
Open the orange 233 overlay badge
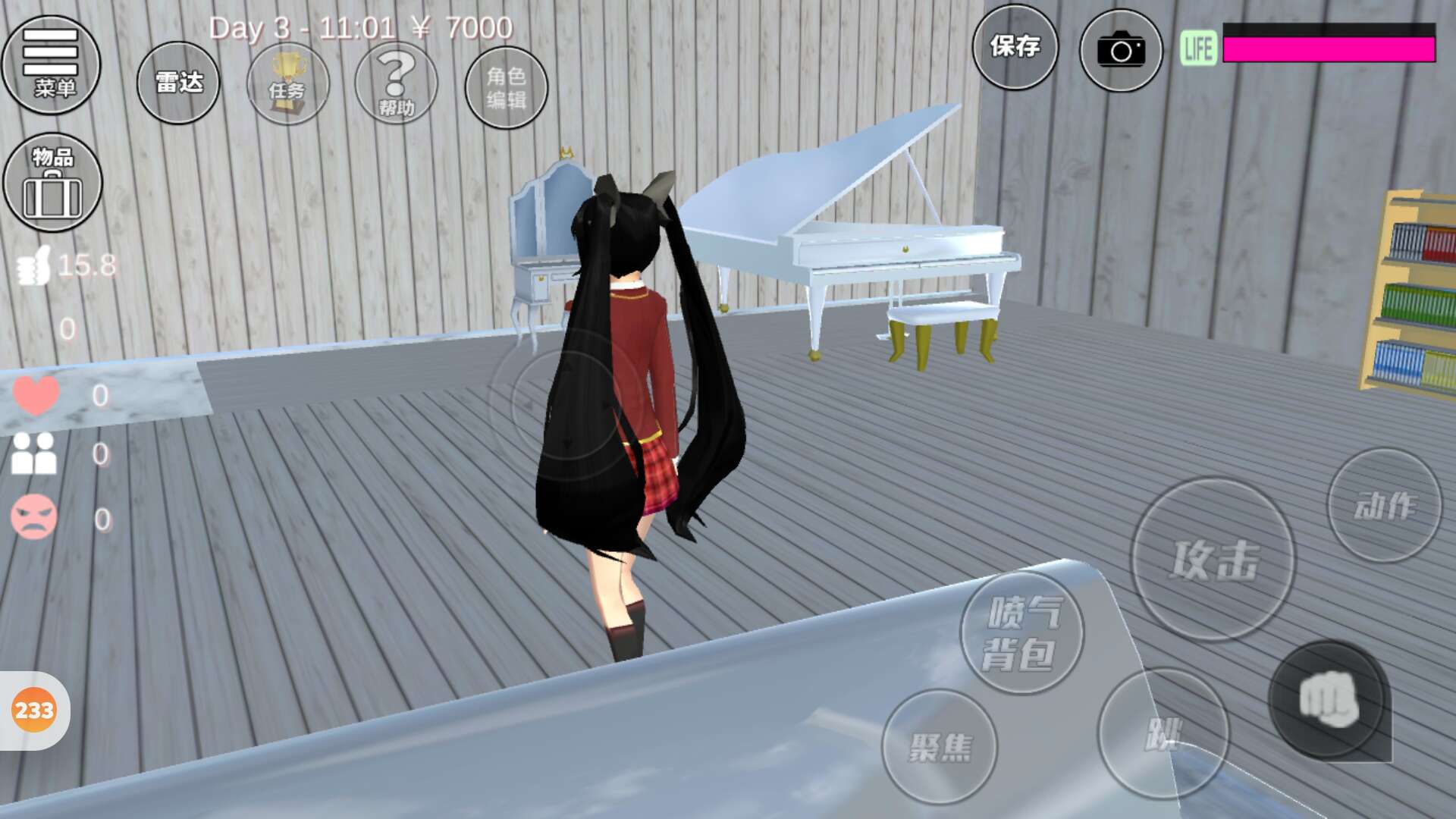34,711
